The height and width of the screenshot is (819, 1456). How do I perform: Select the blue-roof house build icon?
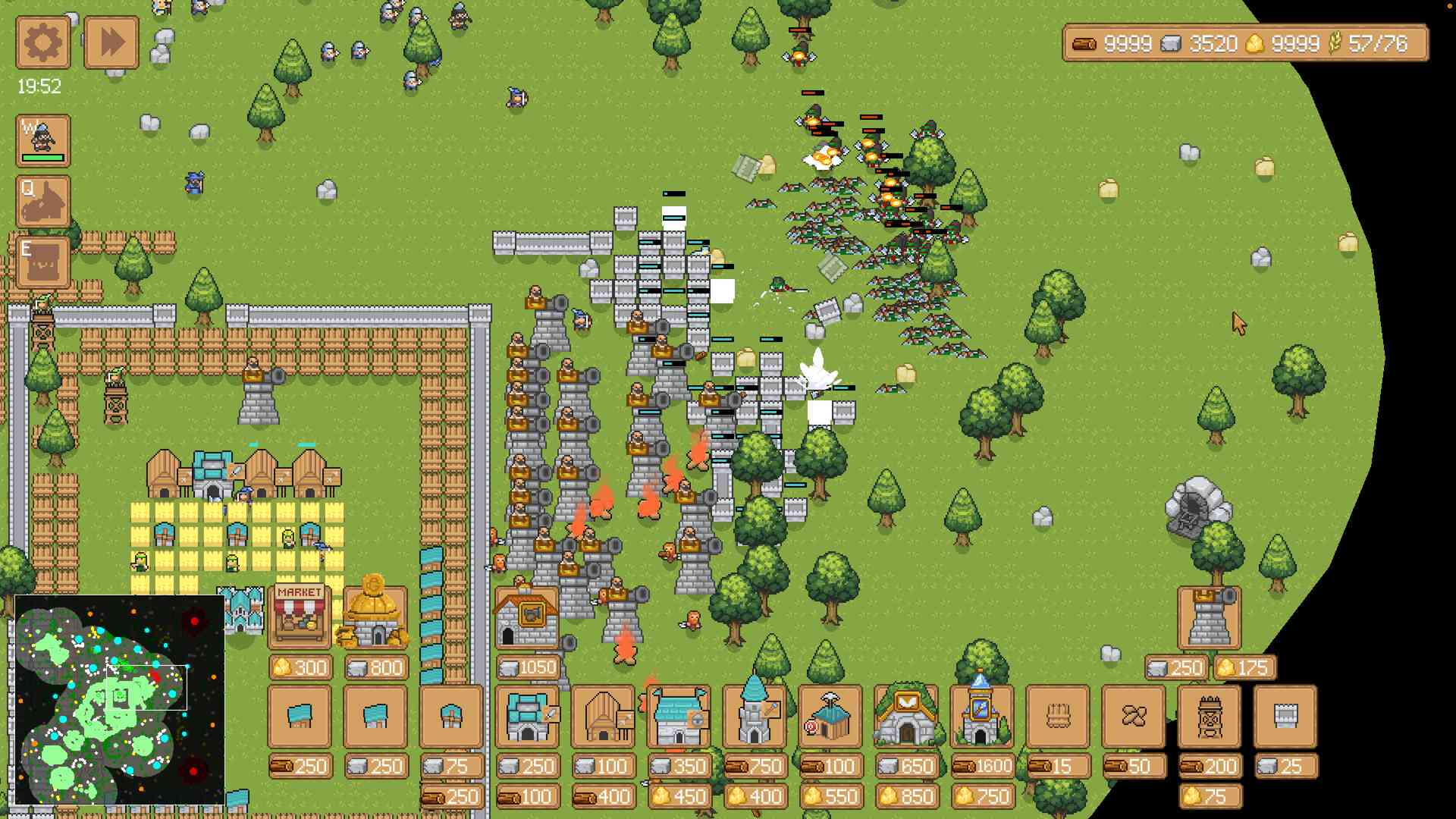pyautogui.click(x=300, y=718)
